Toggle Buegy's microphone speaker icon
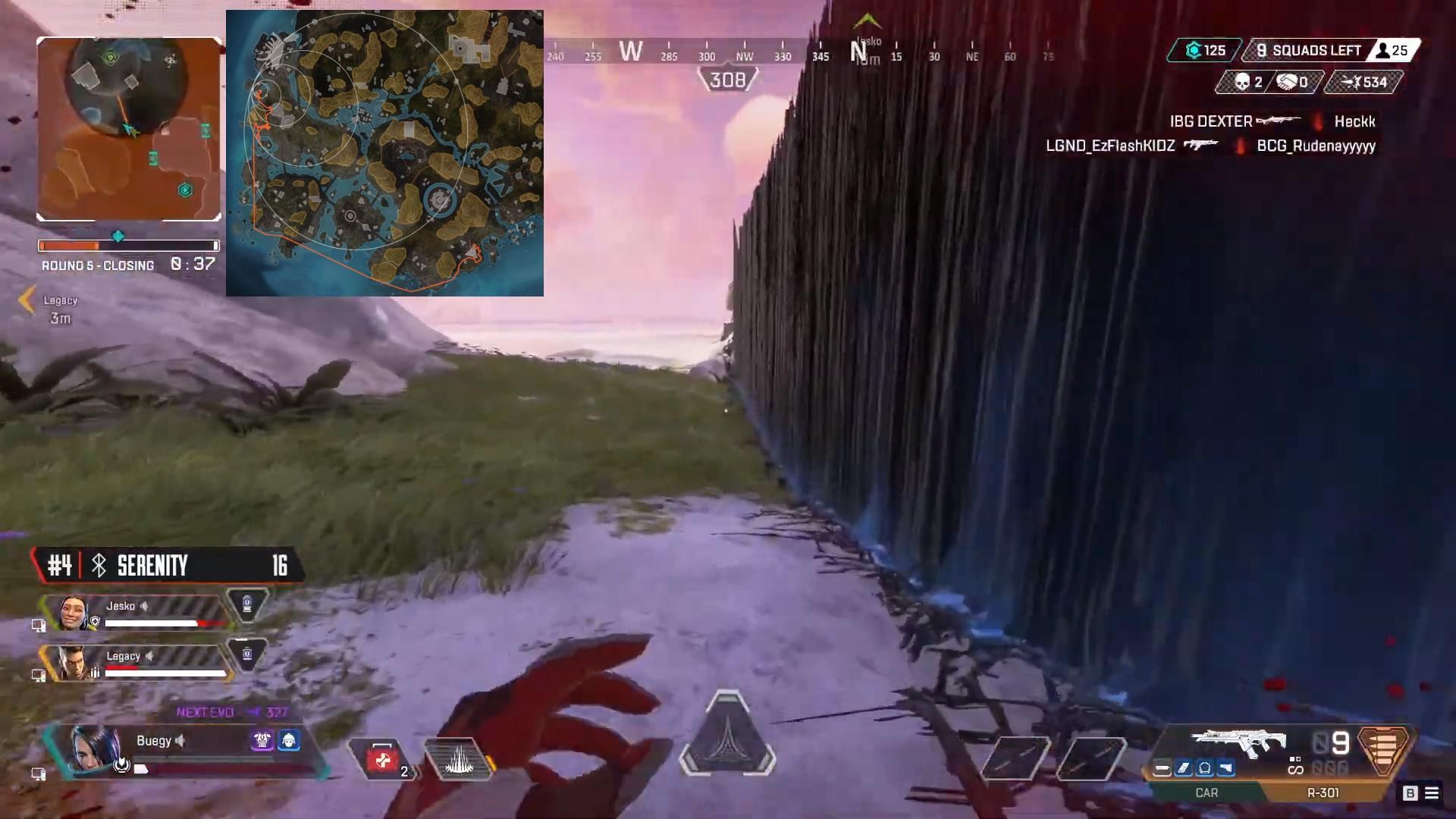 click(181, 741)
